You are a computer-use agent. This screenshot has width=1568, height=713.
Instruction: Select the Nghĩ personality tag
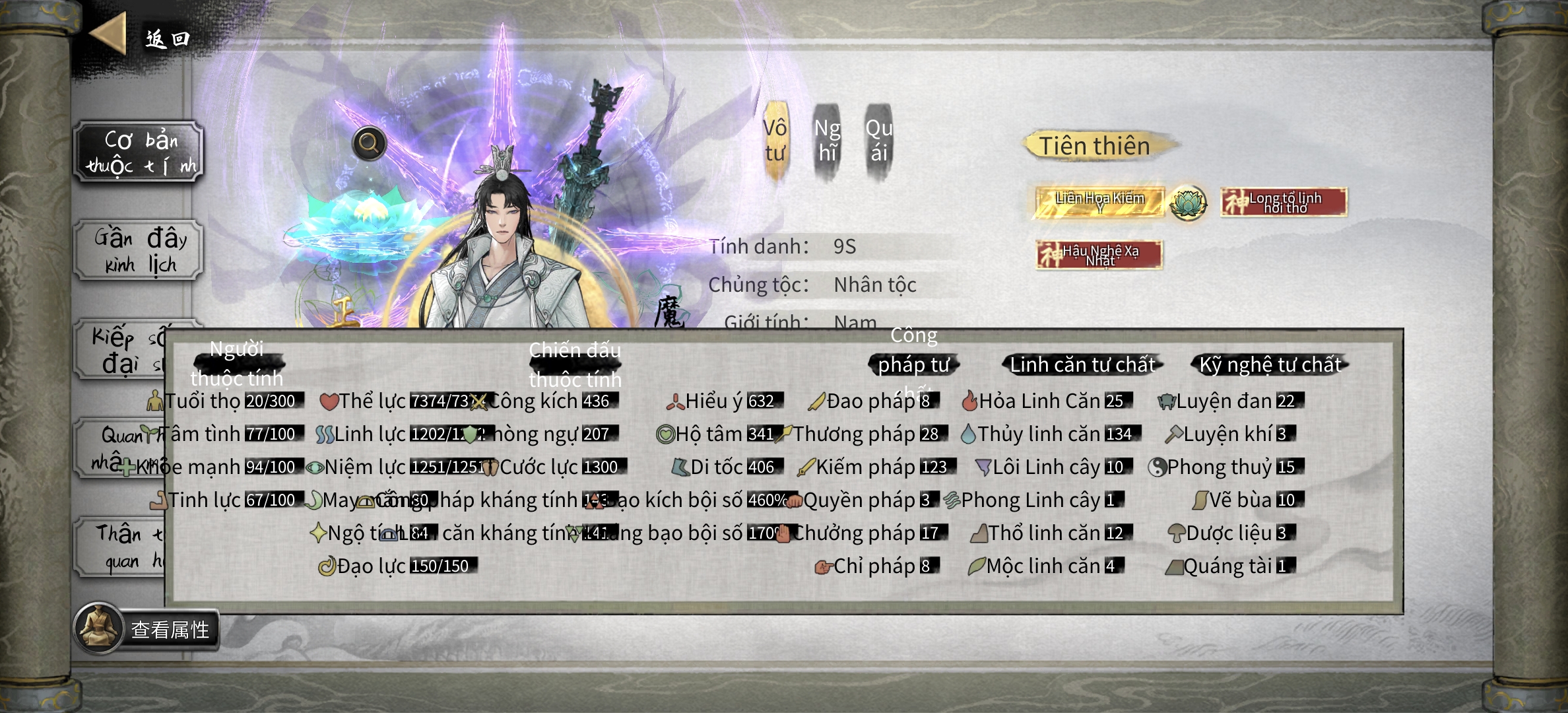point(827,141)
